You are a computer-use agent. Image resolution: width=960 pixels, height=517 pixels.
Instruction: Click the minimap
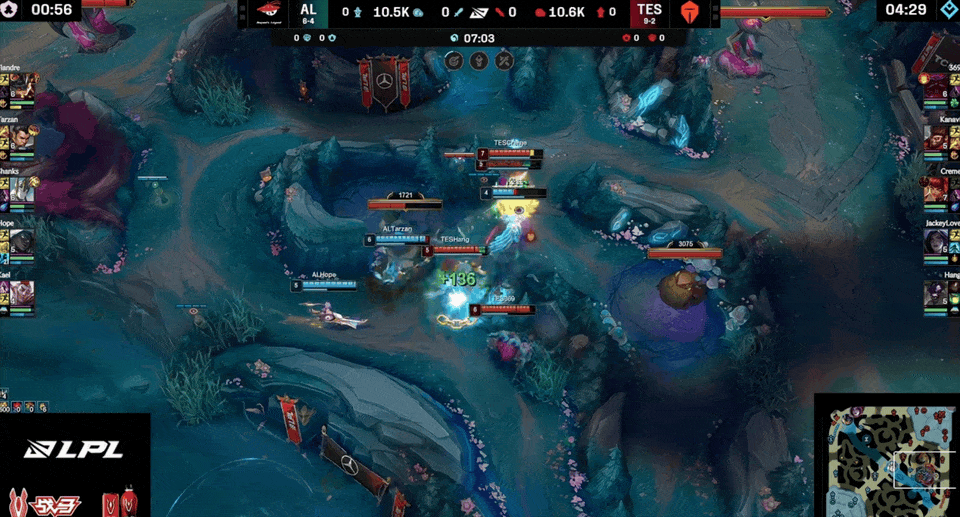click(887, 455)
